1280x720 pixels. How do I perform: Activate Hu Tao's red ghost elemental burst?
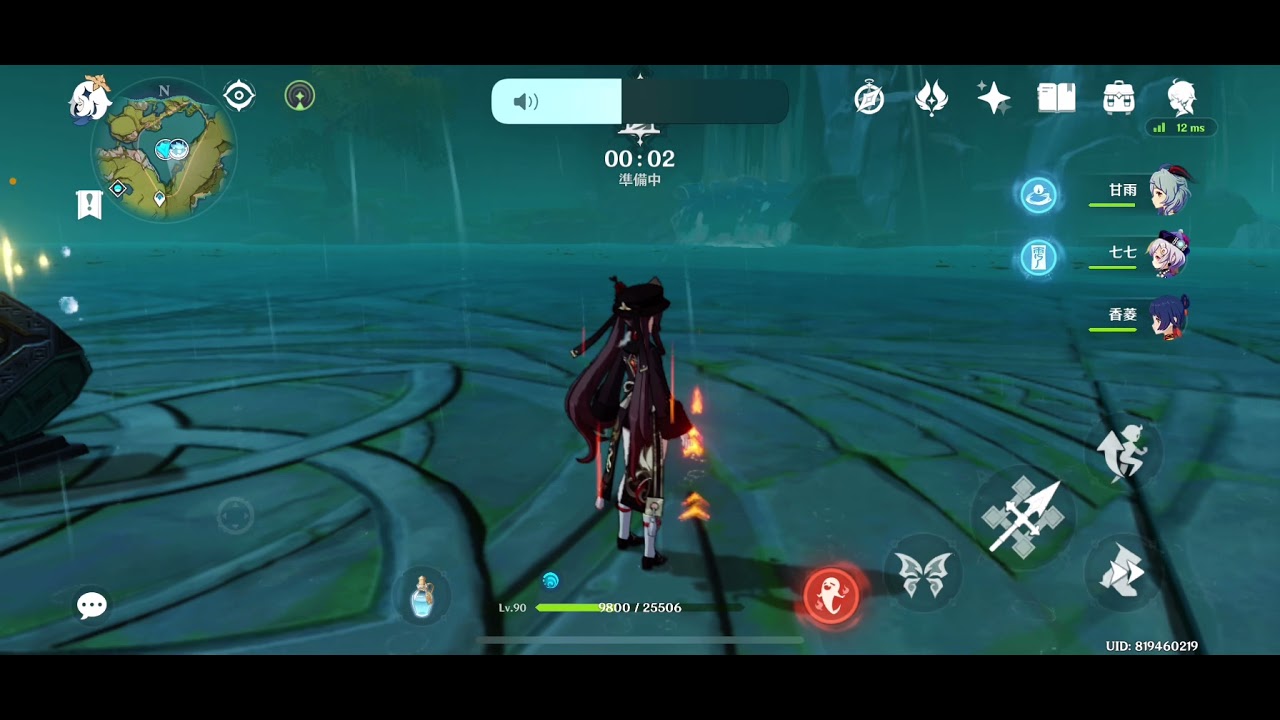[832, 595]
